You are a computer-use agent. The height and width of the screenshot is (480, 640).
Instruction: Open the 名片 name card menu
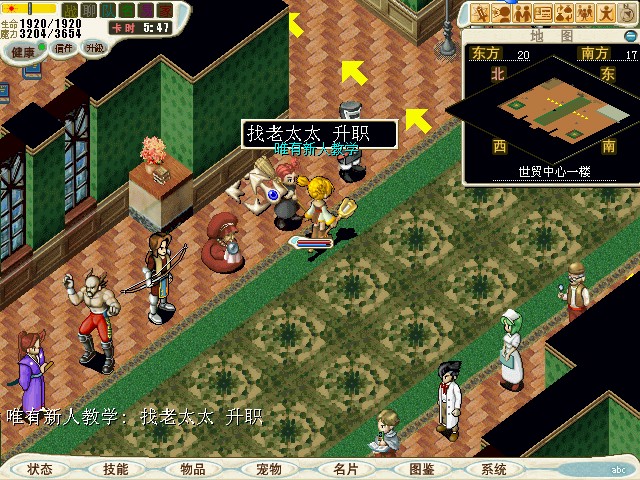345,469
